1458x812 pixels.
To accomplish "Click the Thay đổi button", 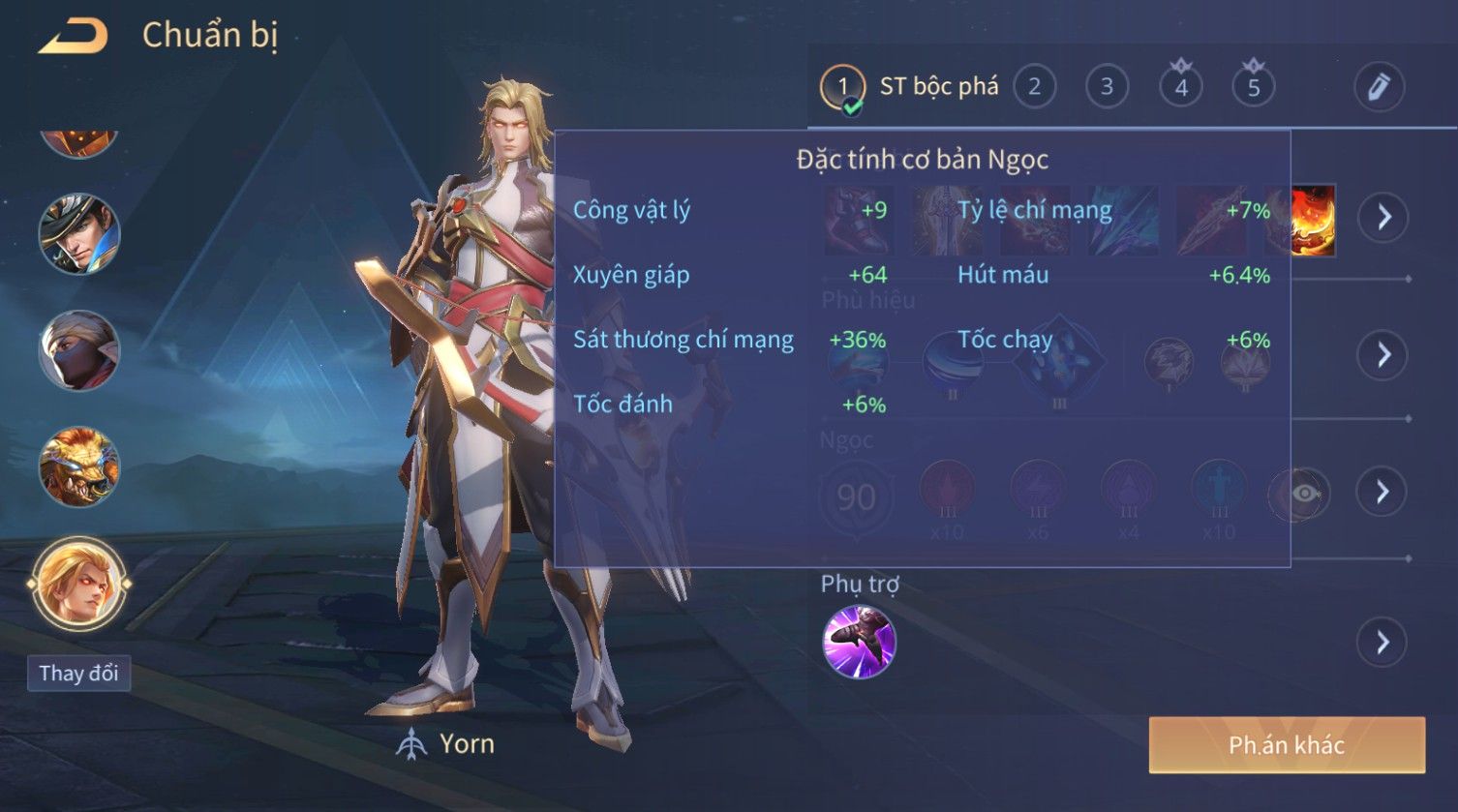I will click(78, 673).
